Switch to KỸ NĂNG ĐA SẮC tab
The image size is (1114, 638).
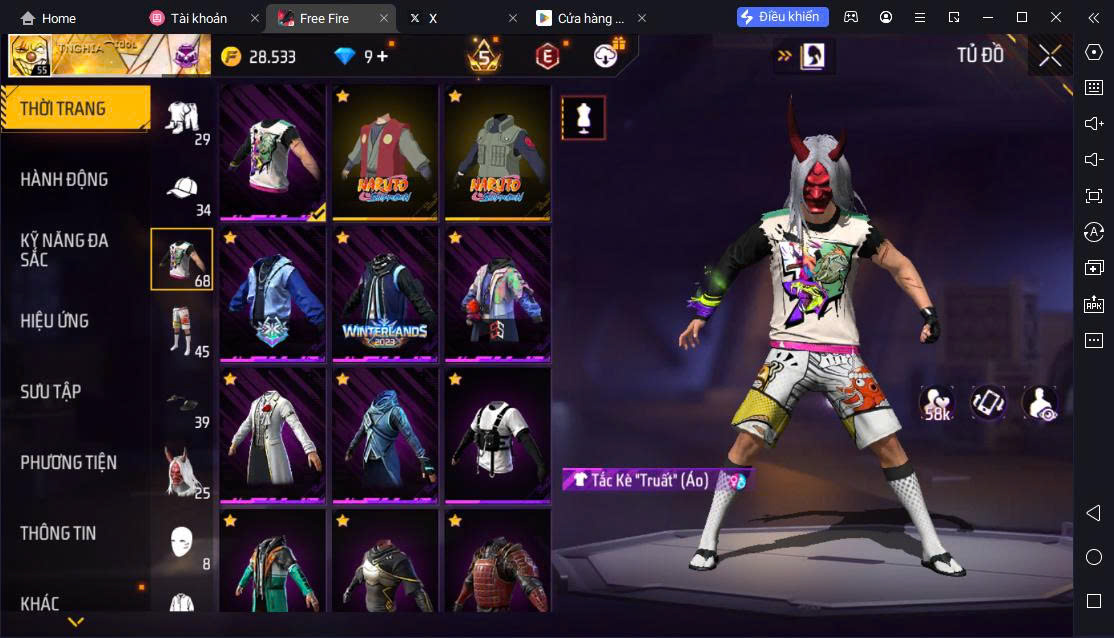click(64, 250)
